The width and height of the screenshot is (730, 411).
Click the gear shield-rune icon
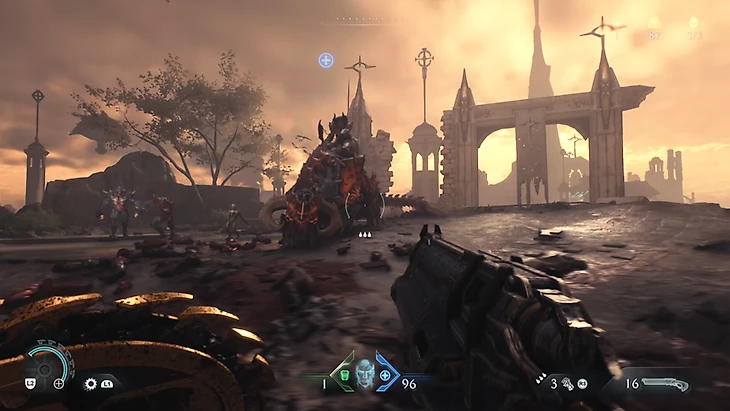[90, 383]
